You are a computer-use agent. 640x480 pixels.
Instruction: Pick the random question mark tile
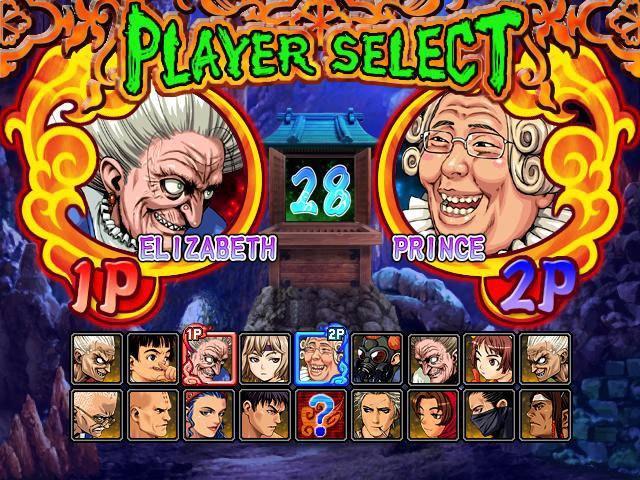coord(321,414)
